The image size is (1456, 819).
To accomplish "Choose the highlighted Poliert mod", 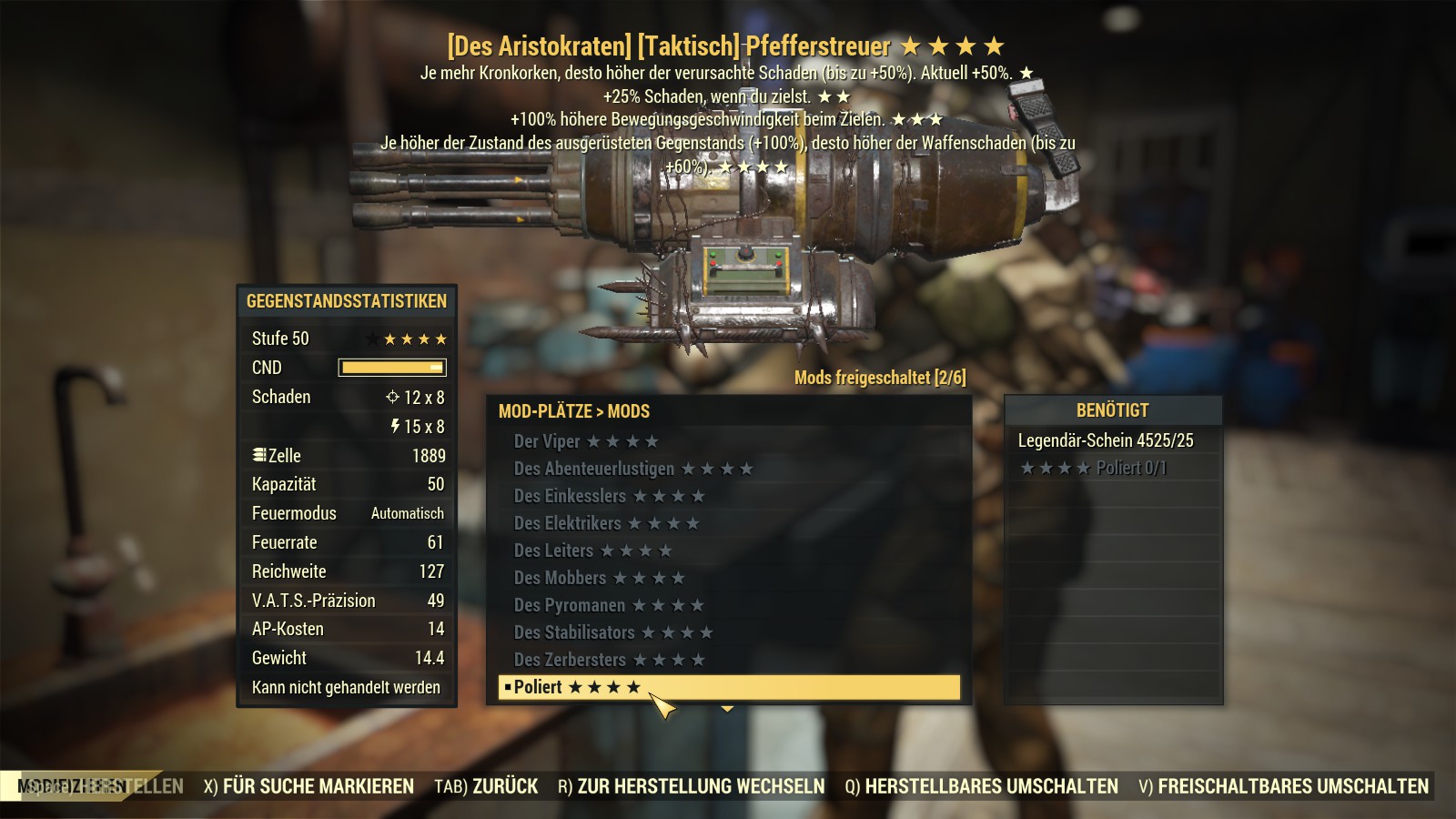I will point(728,687).
